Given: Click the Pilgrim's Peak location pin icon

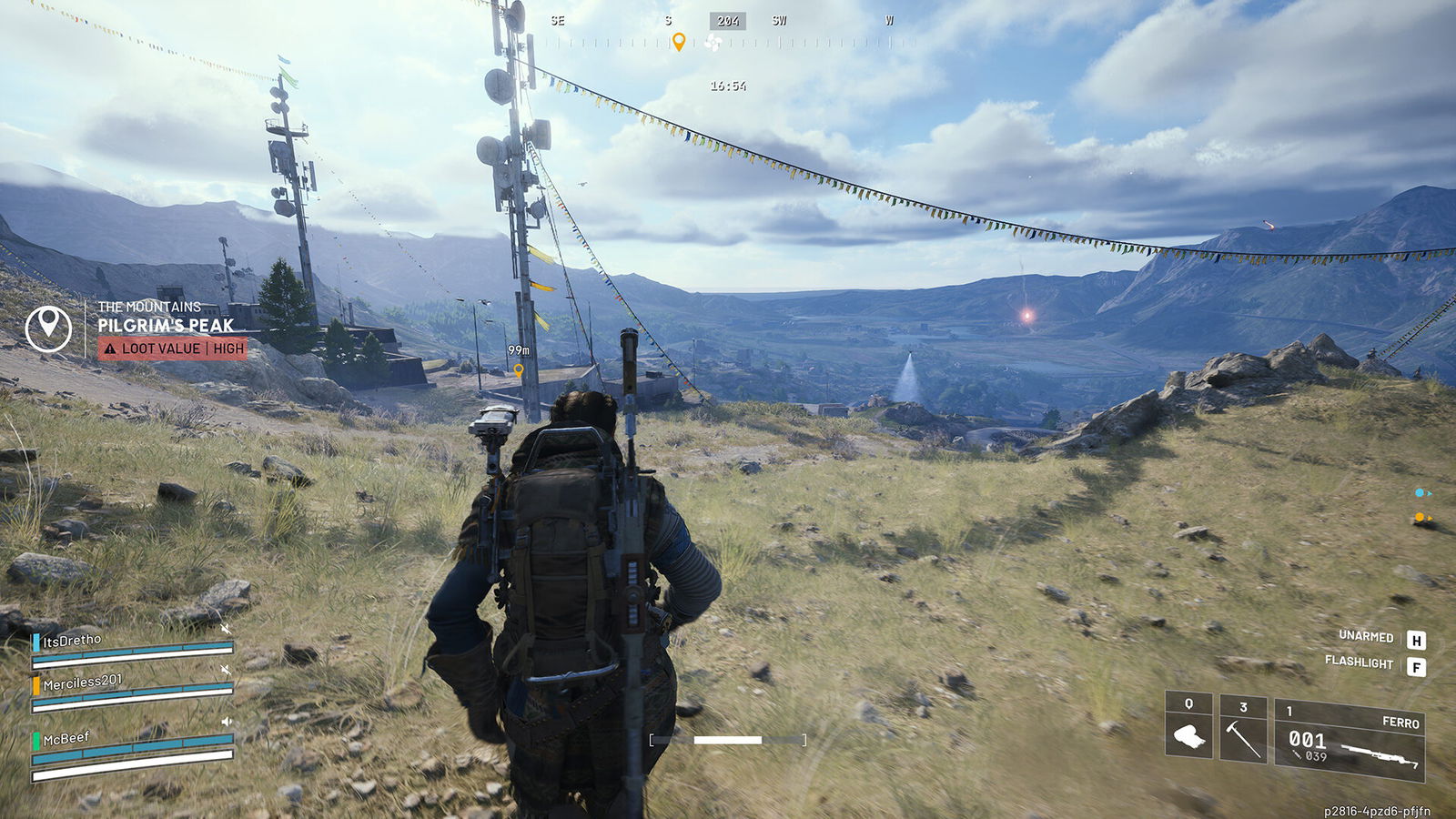Looking at the screenshot, I should [48, 328].
